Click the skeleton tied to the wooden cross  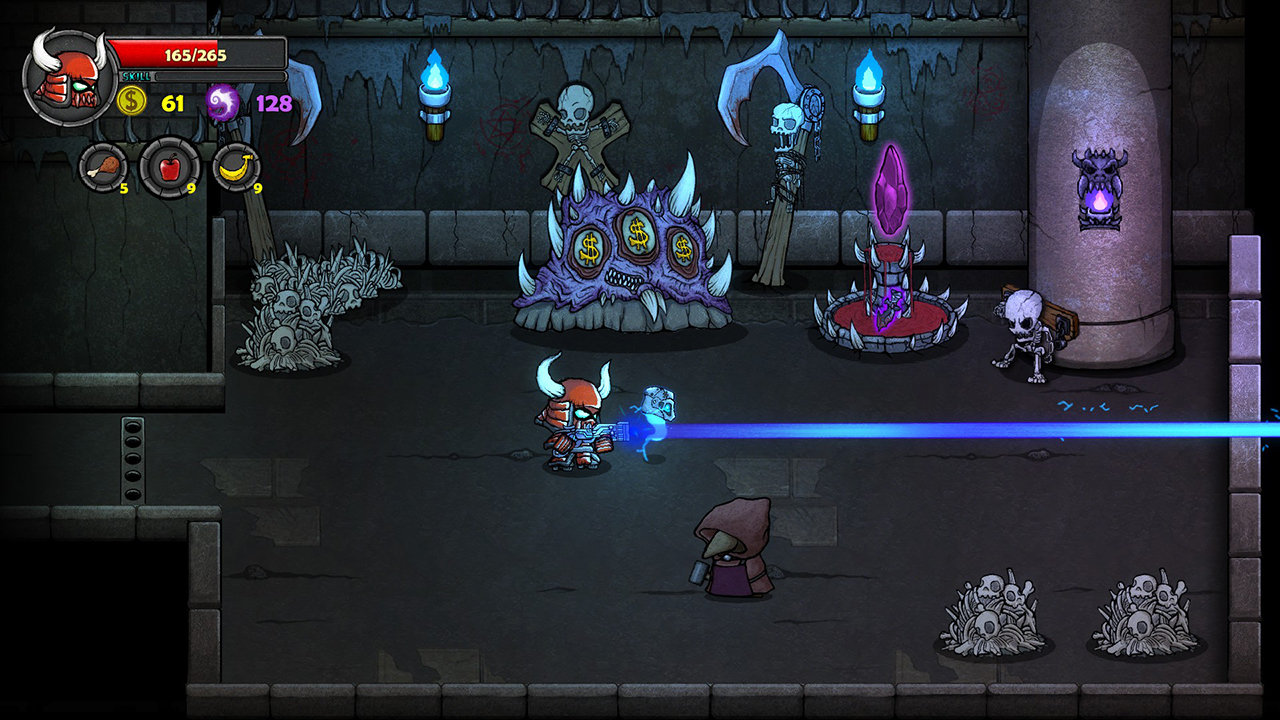tap(575, 130)
